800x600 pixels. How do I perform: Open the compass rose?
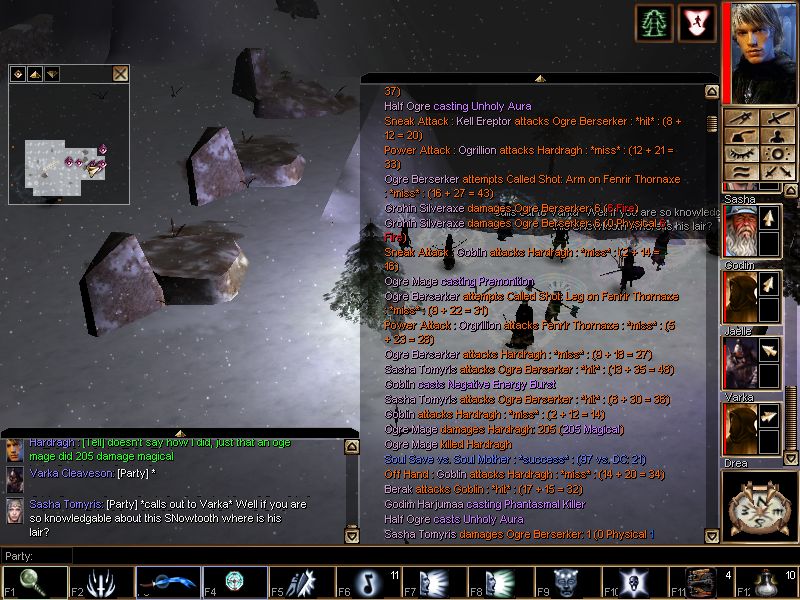pos(760,506)
